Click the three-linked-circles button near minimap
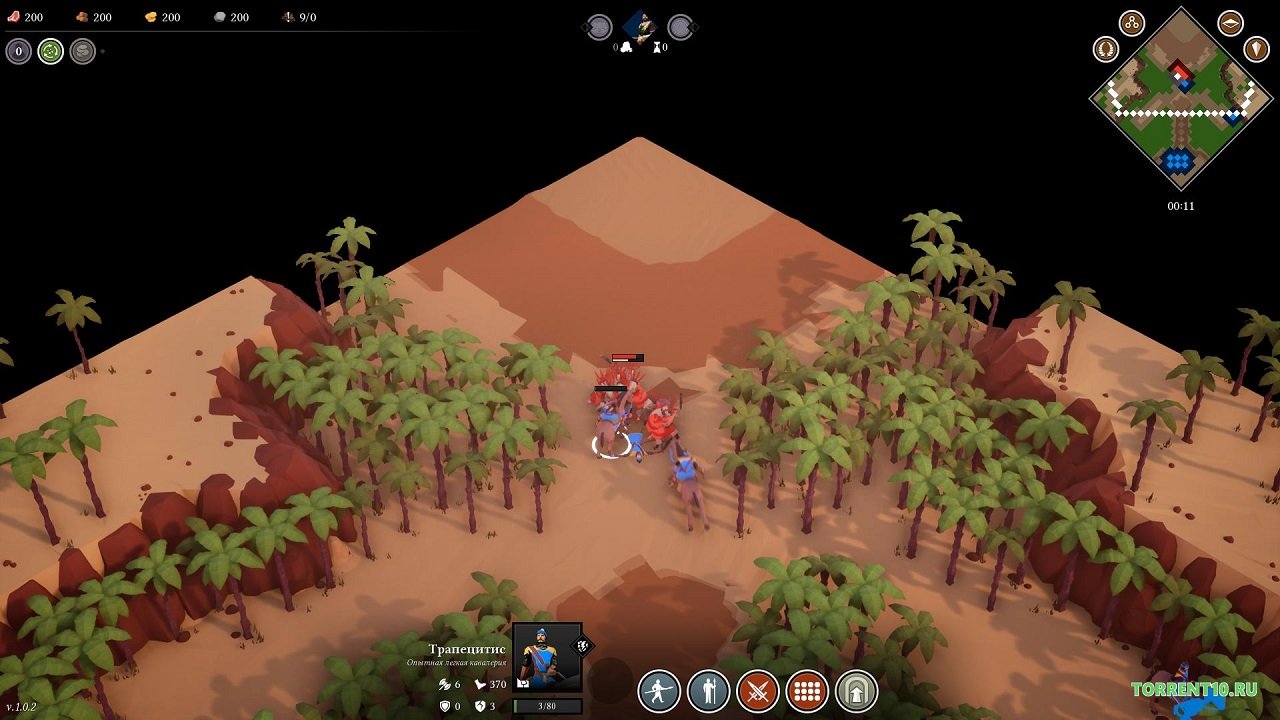Image resolution: width=1280 pixels, height=720 pixels. click(1132, 23)
